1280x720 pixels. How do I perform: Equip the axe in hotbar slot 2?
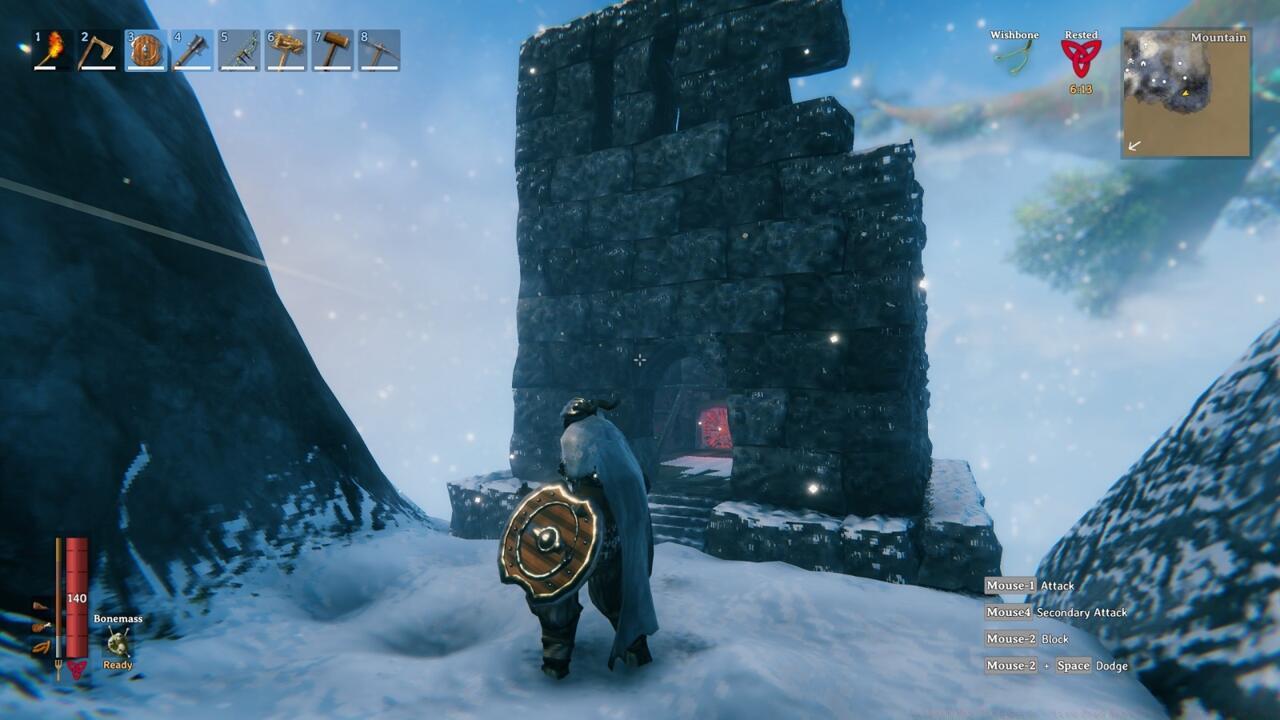(98, 50)
